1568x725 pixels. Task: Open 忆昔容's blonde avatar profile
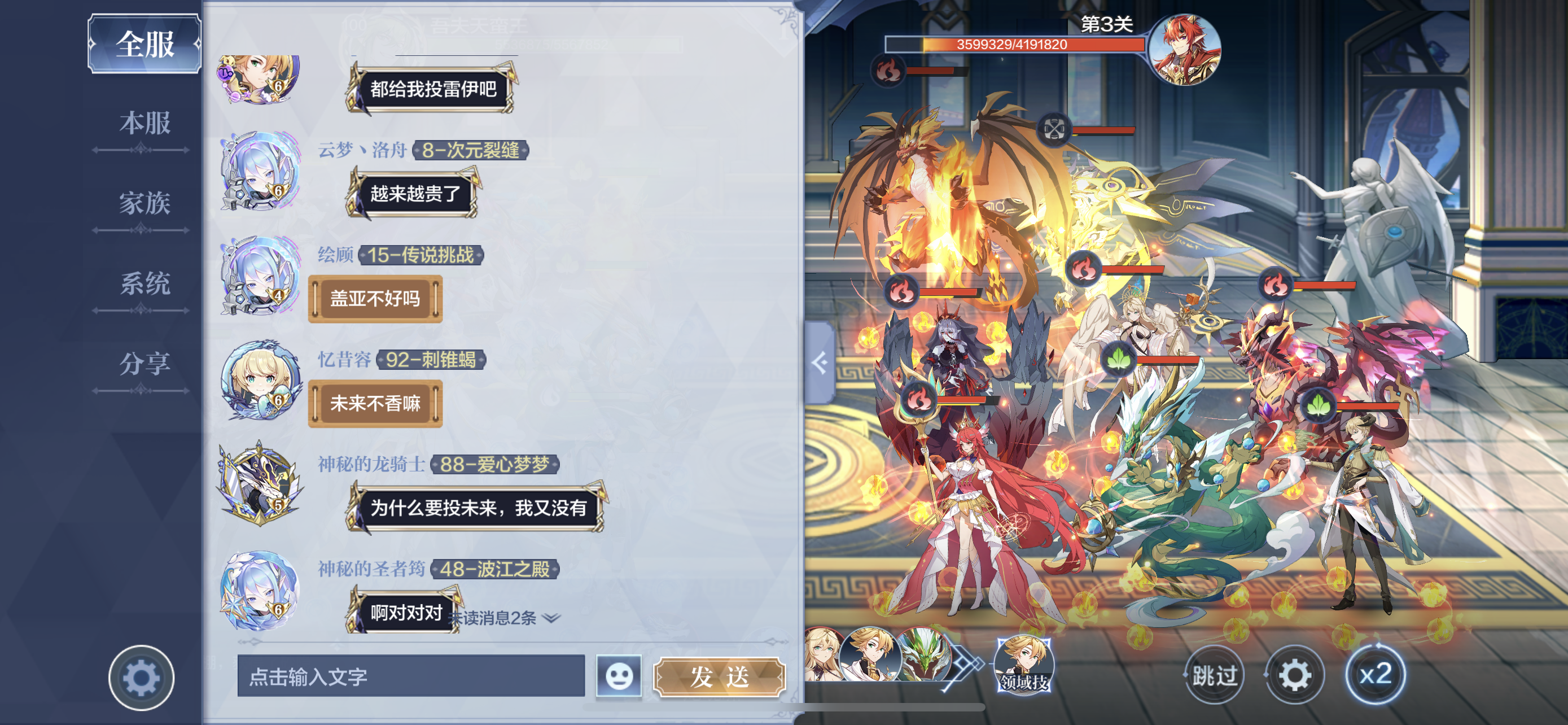[x=260, y=381]
